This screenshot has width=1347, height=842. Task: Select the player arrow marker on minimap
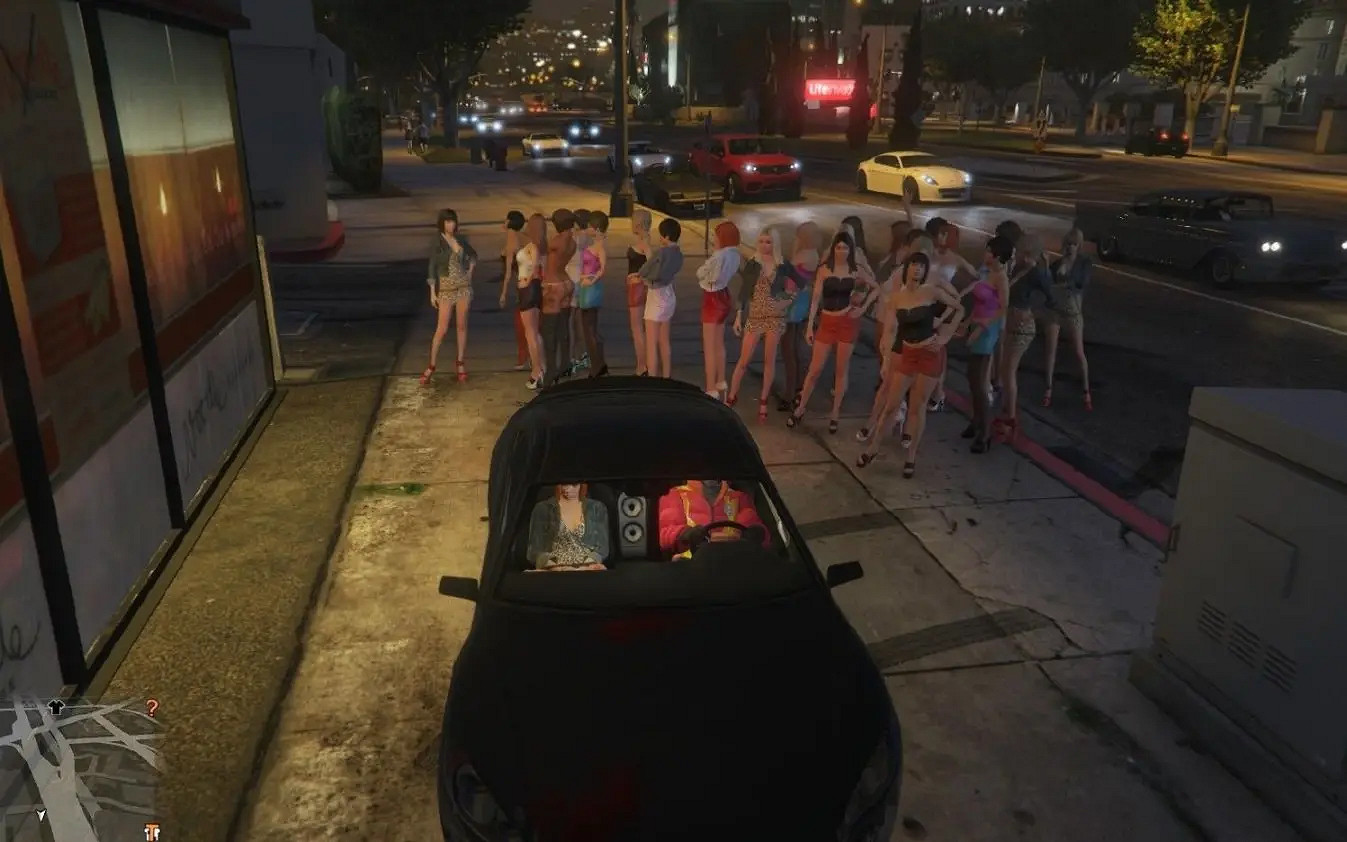[x=42, y=812]
